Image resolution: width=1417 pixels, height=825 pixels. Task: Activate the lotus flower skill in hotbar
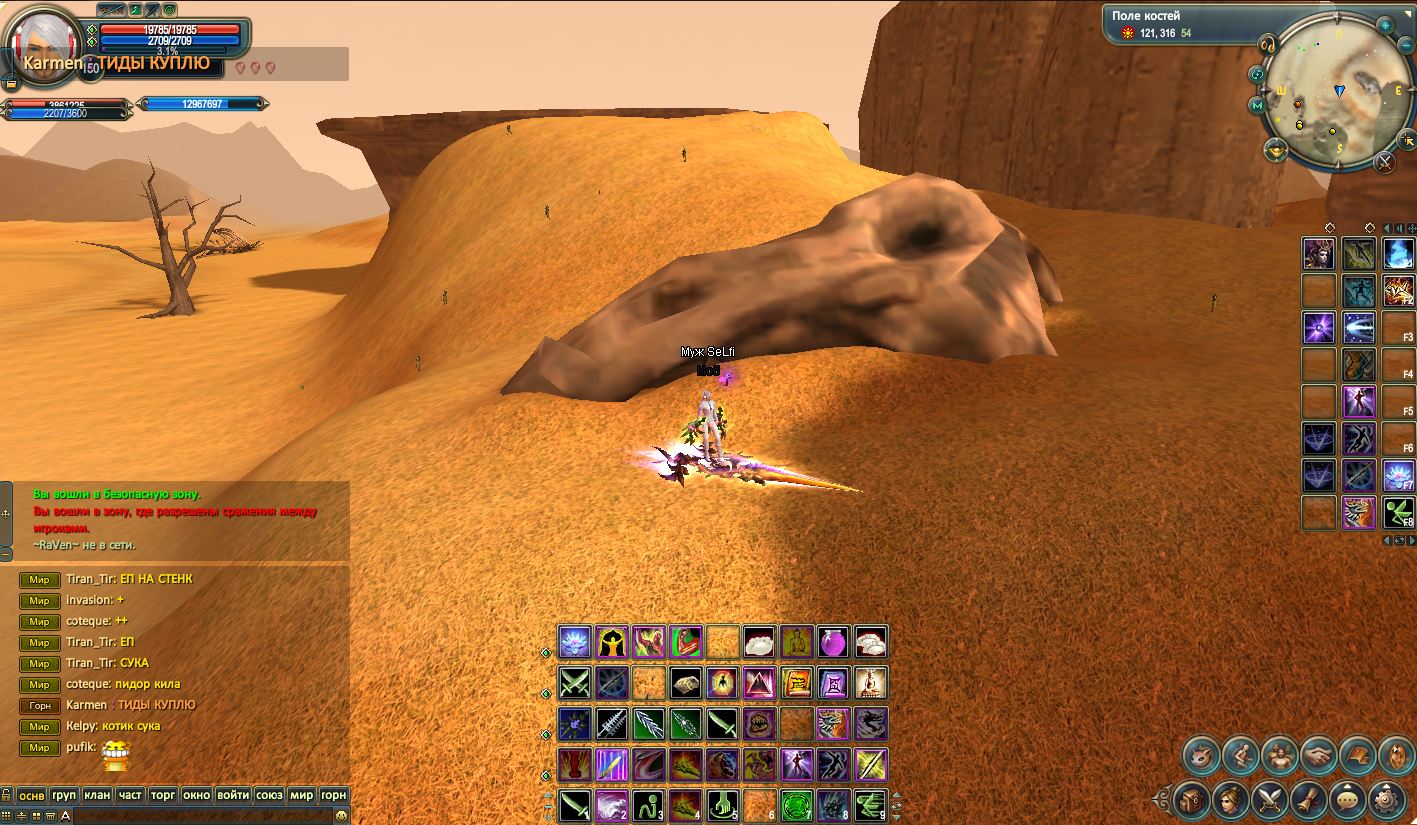(574, 642)
